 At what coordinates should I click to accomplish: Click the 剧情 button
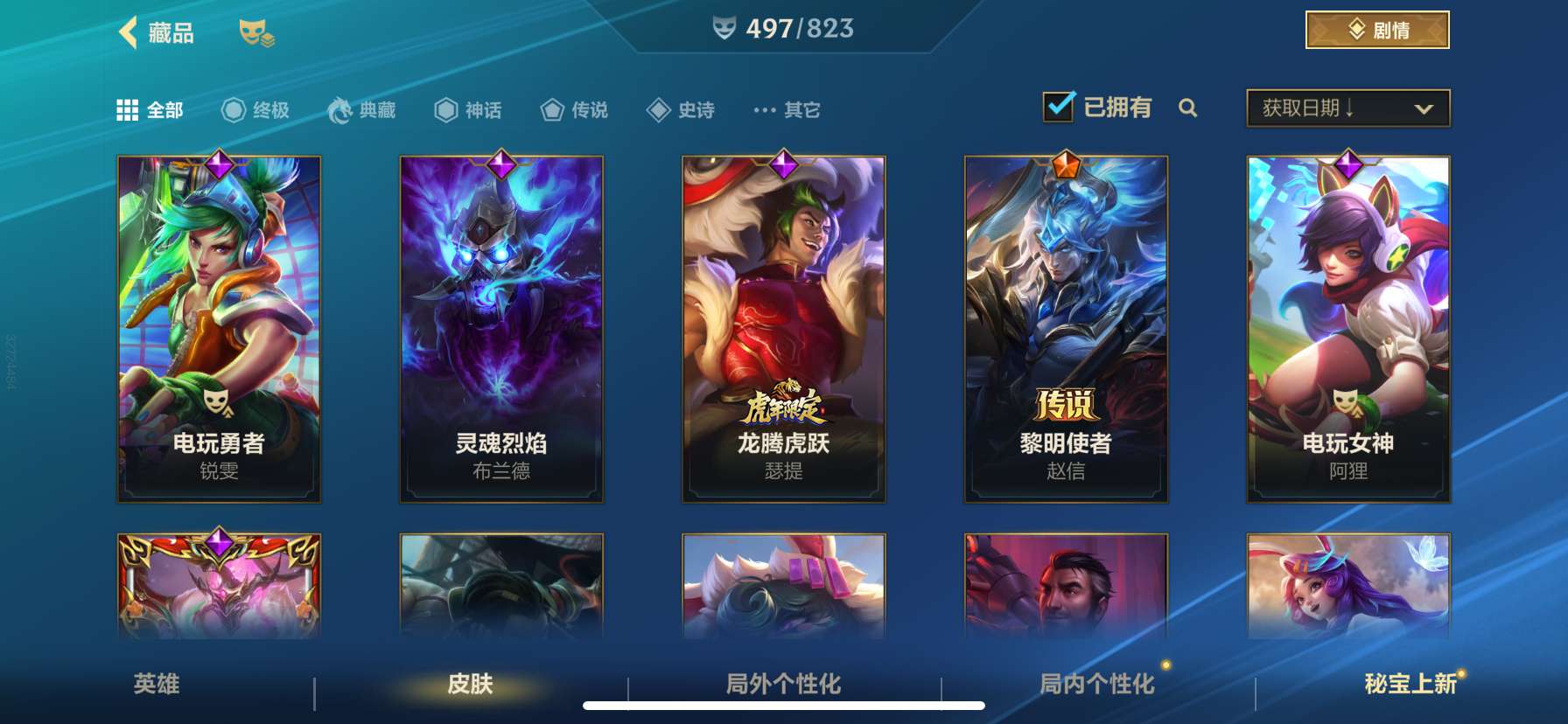(1375, 30)
